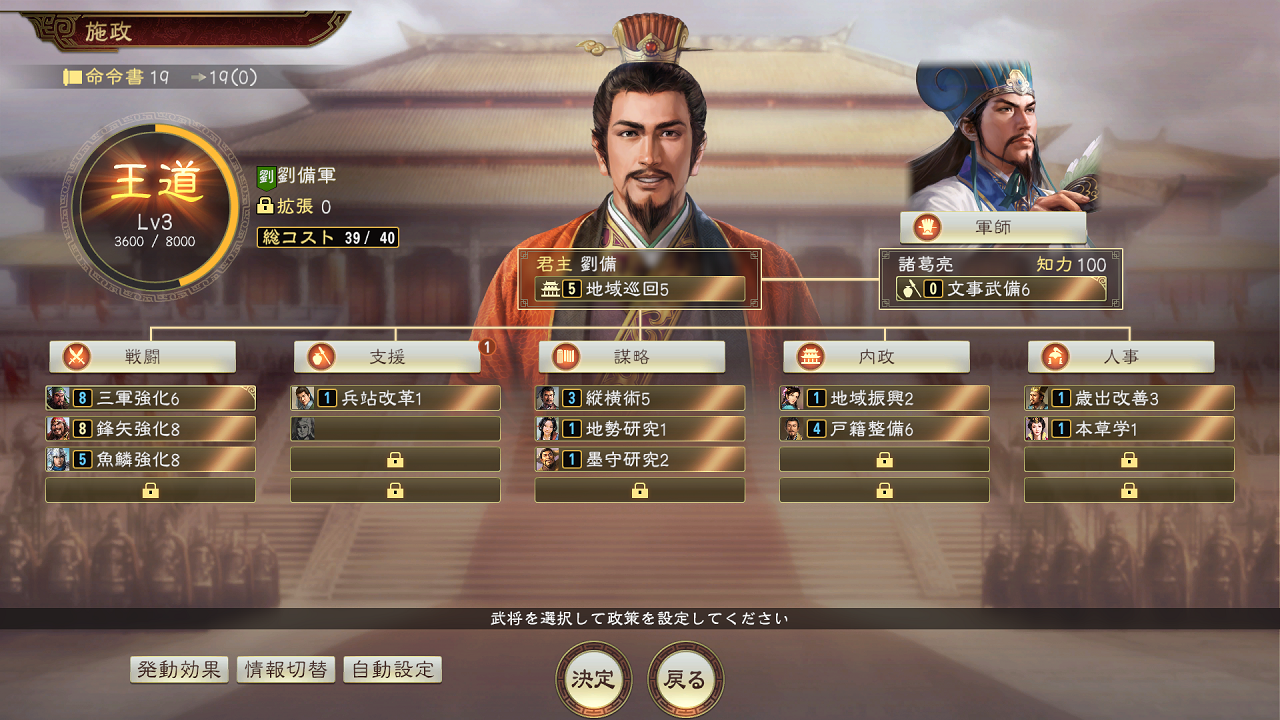The width and height of the screenshot is (1280, 720).
Task: Select 劉備's 地域巡回5 policy slot
Action: [638, 290]
